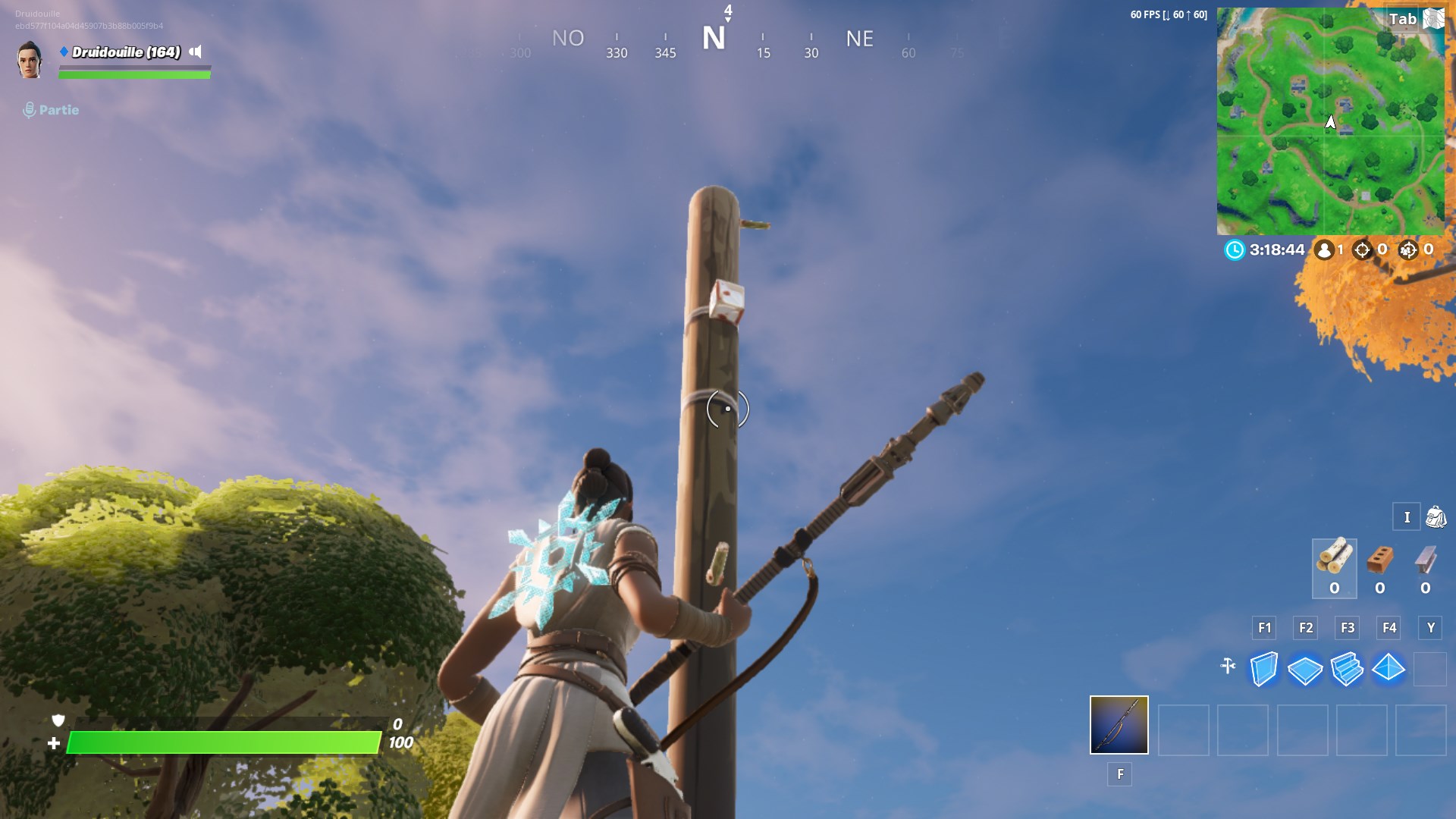This screenshot has height=819, width=1456.
Task: Toggle the wood material selection
Action: 1334,565
